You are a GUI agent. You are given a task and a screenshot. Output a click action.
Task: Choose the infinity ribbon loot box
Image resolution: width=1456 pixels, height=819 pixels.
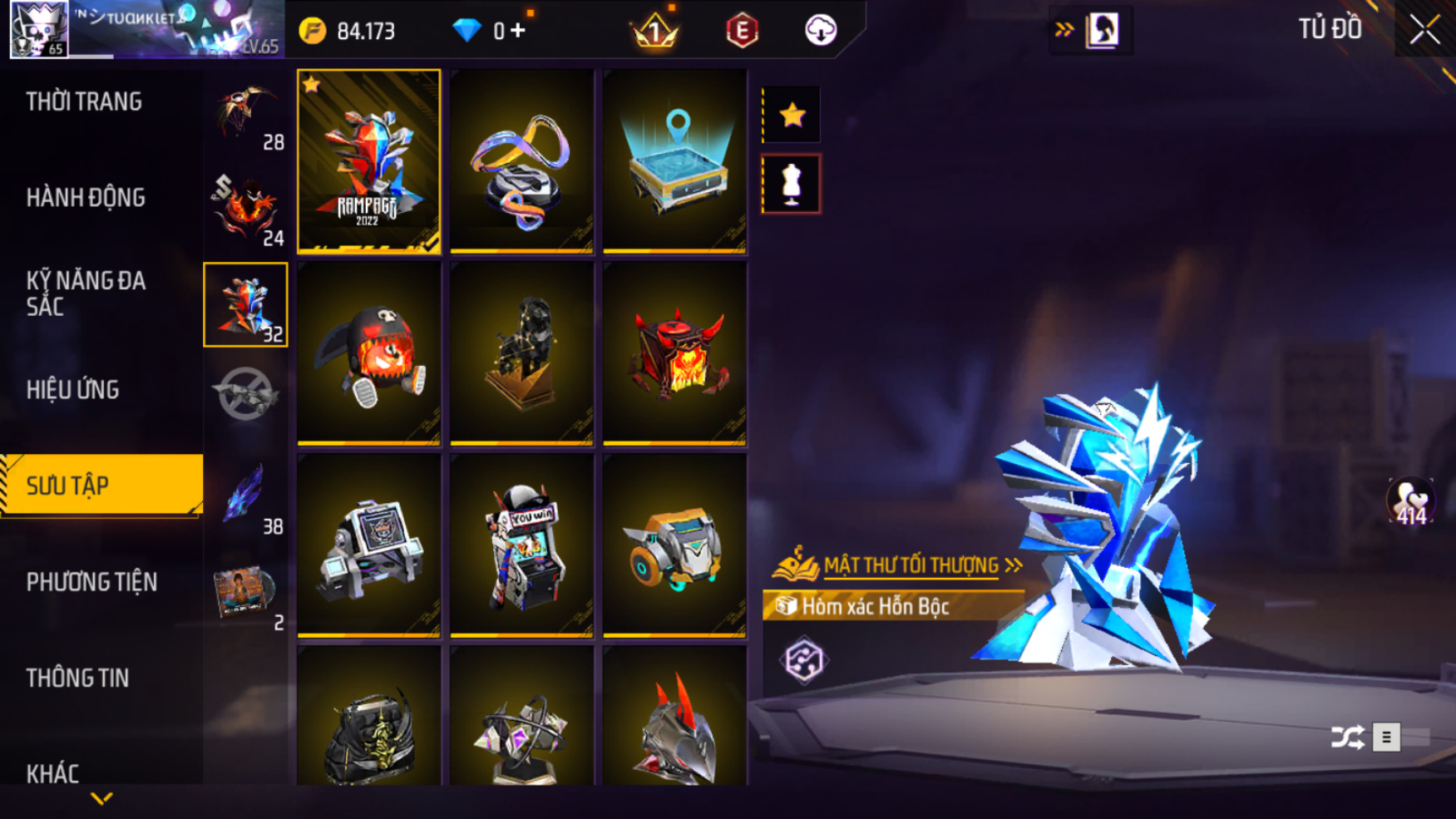(521, 160)
